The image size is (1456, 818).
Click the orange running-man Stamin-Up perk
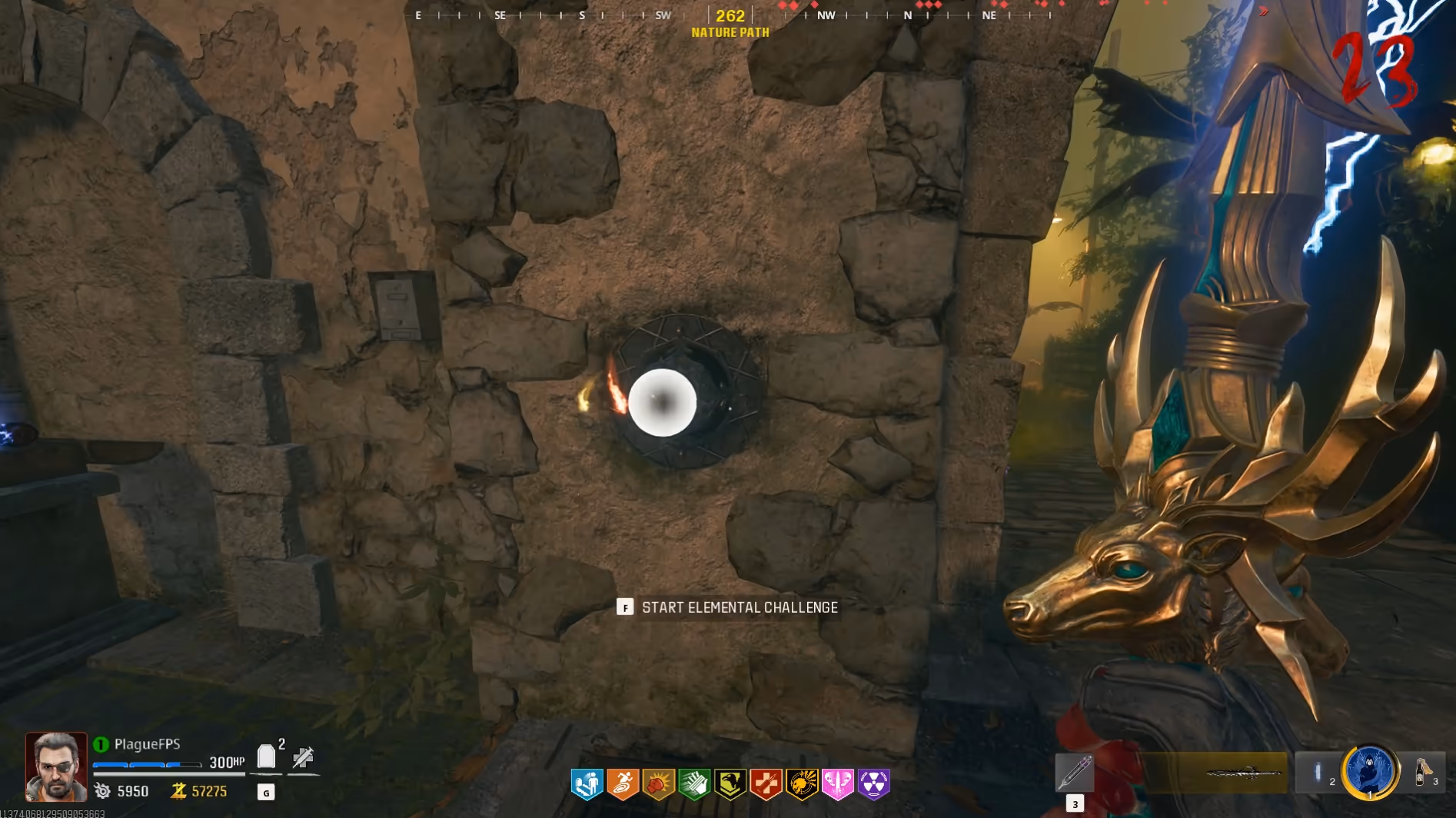coord(623,784)
